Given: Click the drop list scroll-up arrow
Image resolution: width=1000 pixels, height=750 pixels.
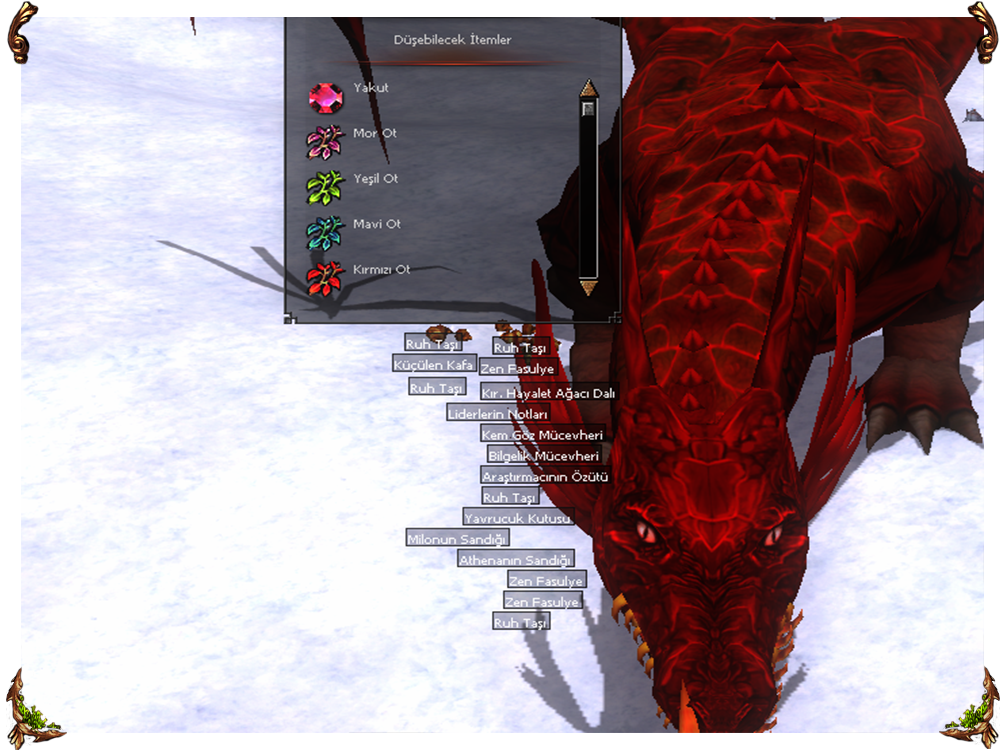Looking at the screenshot, I should tap(588, 88).
